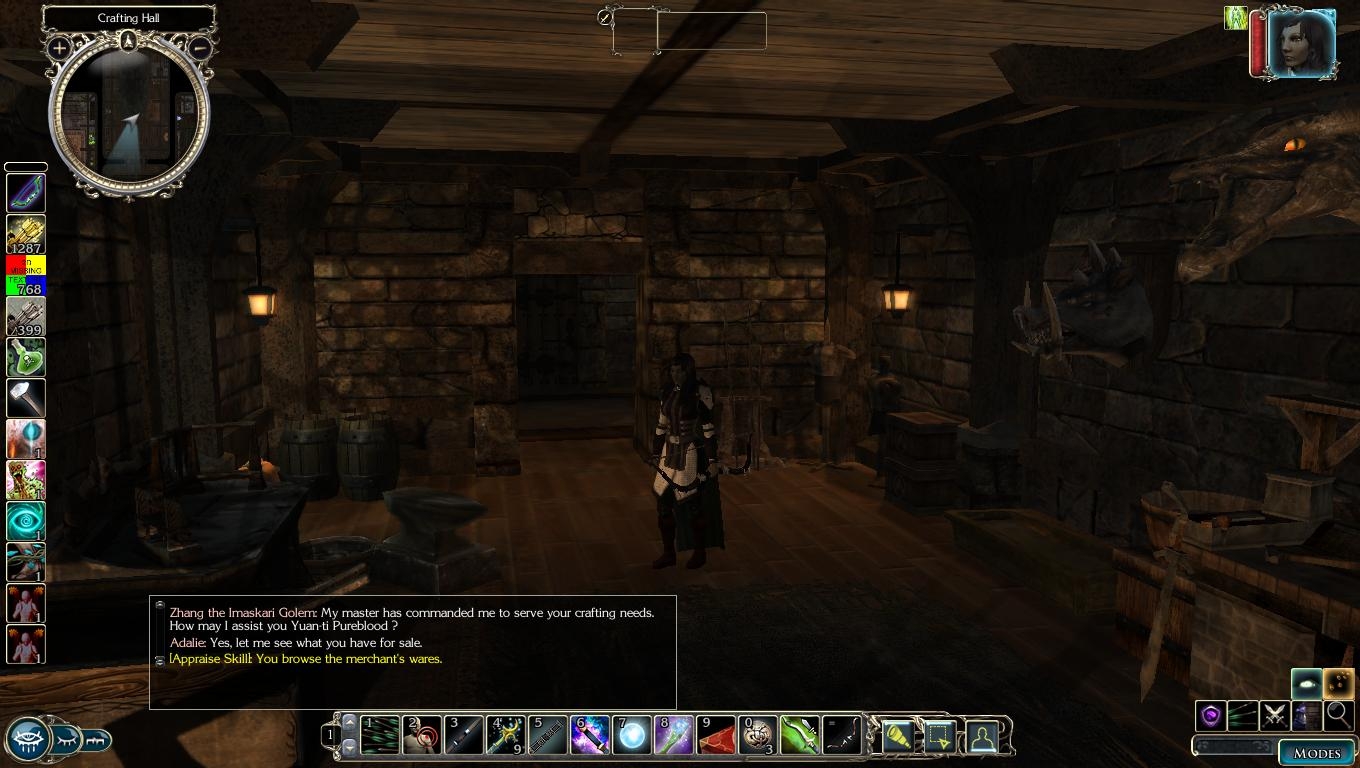Zoom in the minimap with the plus button
The image size is (1360, 768).
tap(59, 47)
